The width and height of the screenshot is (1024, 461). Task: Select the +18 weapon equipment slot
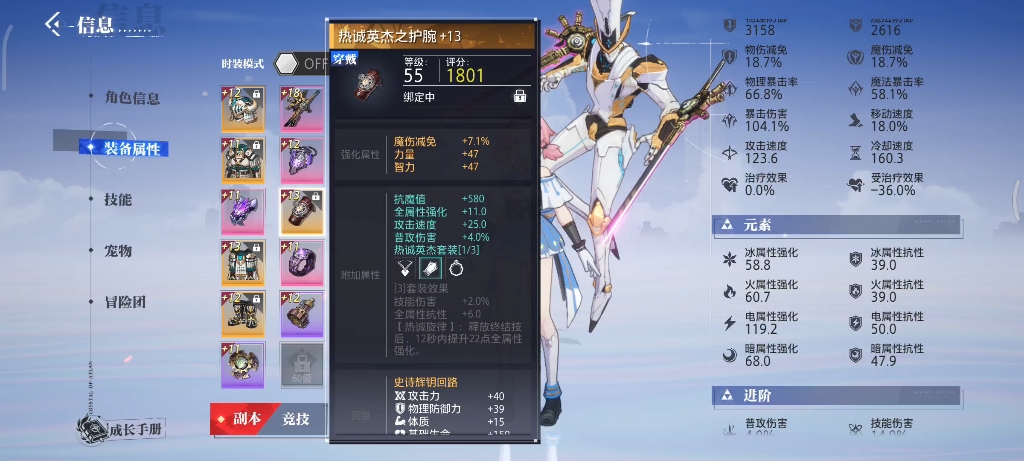(301, 108)
